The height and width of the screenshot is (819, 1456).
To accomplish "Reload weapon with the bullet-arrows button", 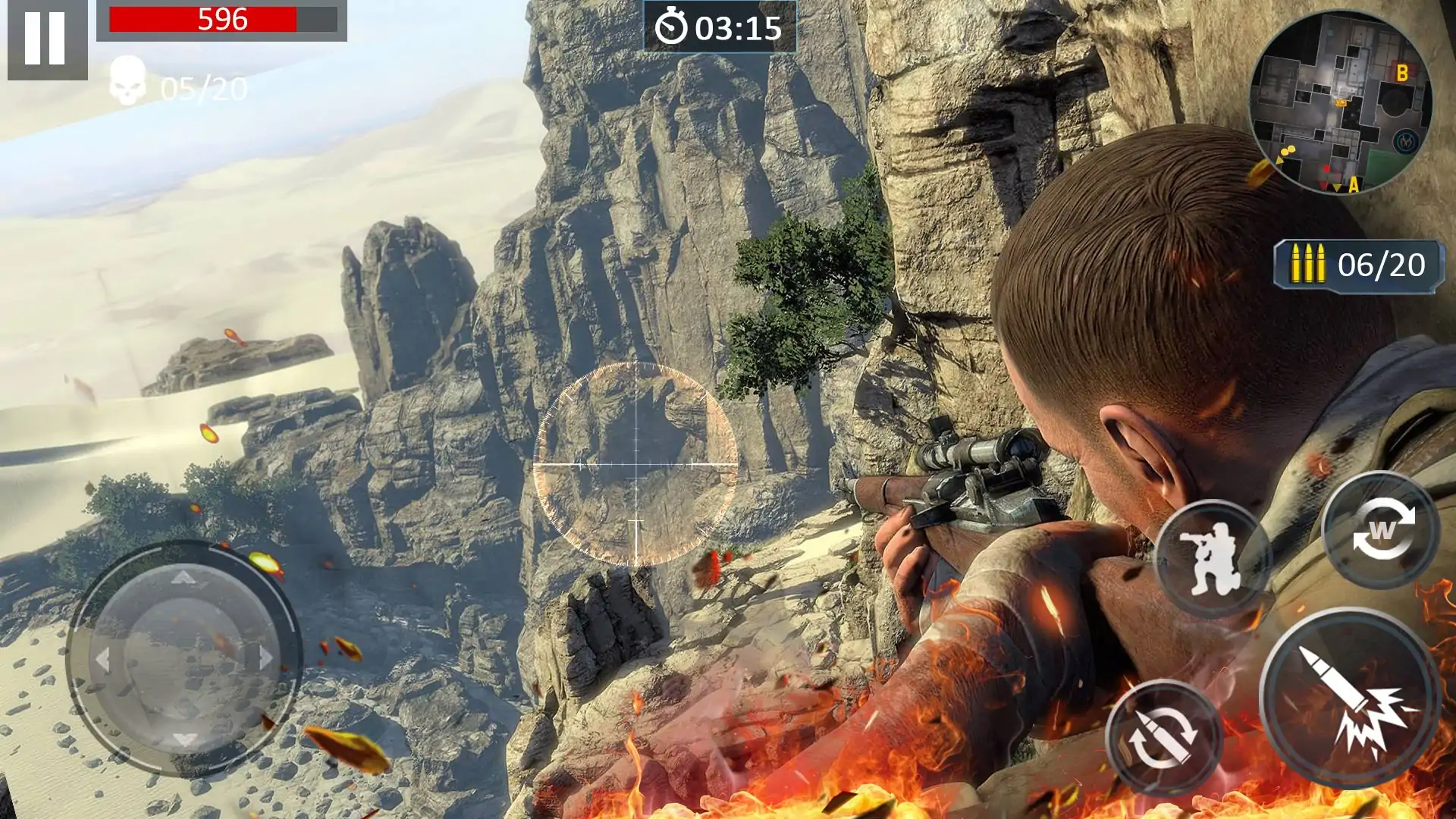I will pyautogui.click(x=1164, y=737).
